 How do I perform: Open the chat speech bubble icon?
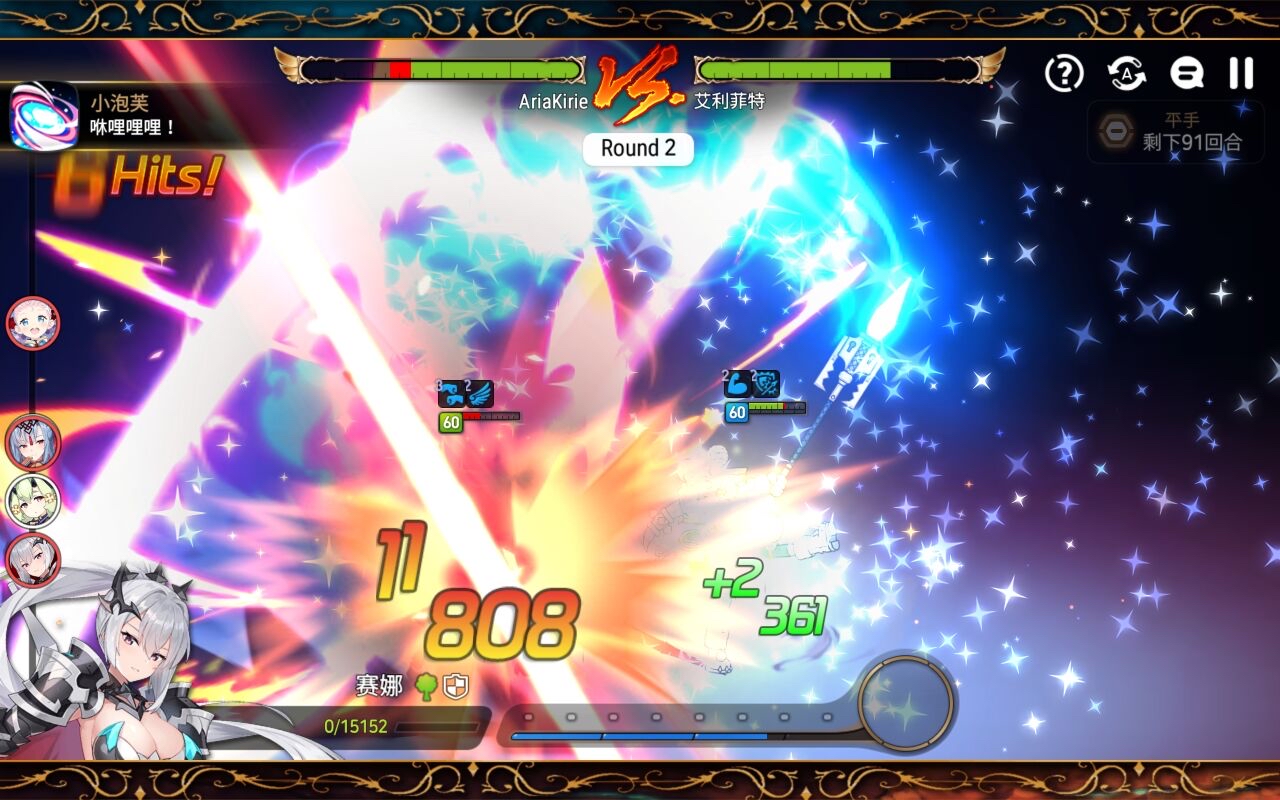(1186, 73)
